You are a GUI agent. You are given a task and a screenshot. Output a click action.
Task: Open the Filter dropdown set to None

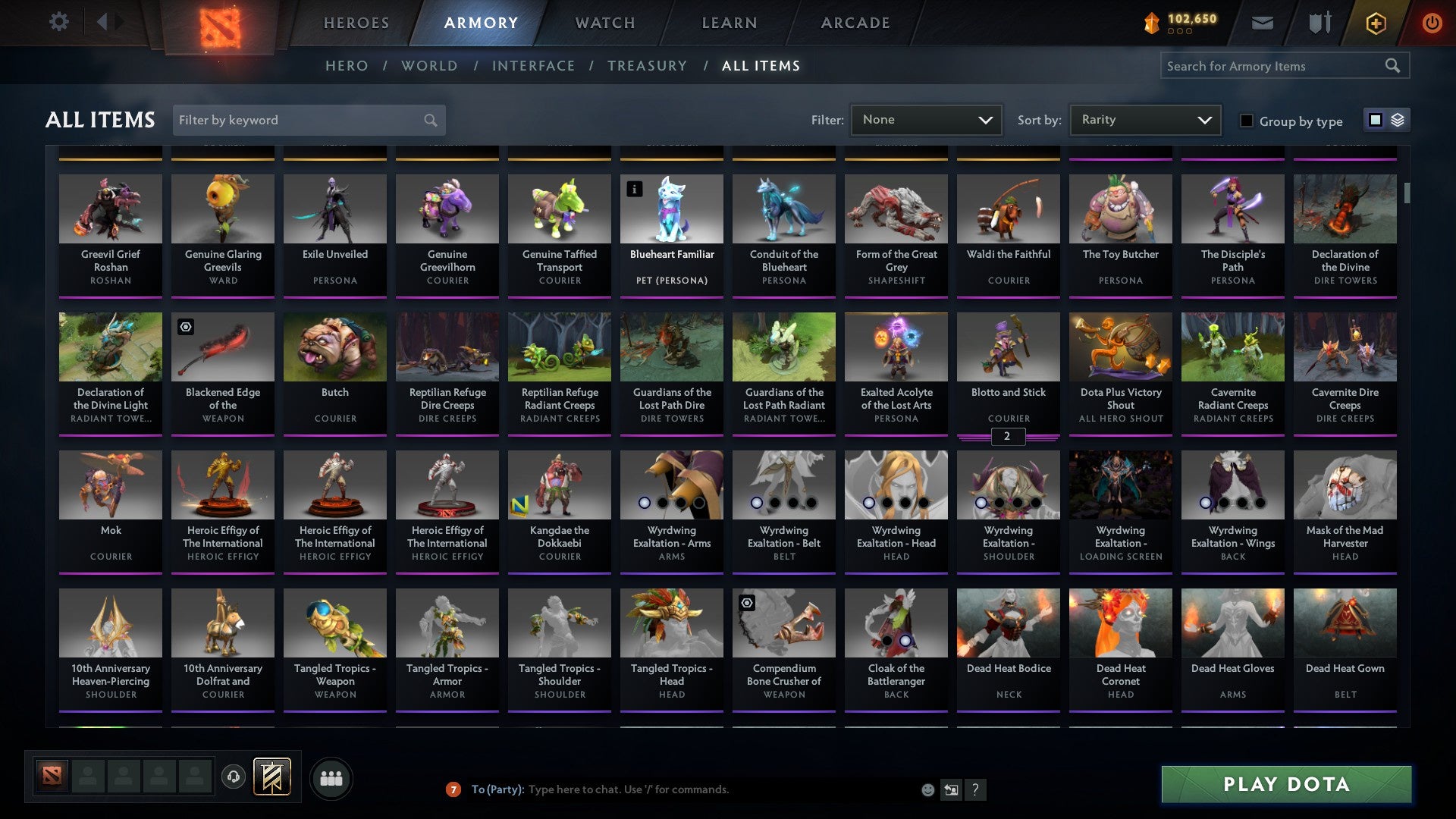point(925,119)
